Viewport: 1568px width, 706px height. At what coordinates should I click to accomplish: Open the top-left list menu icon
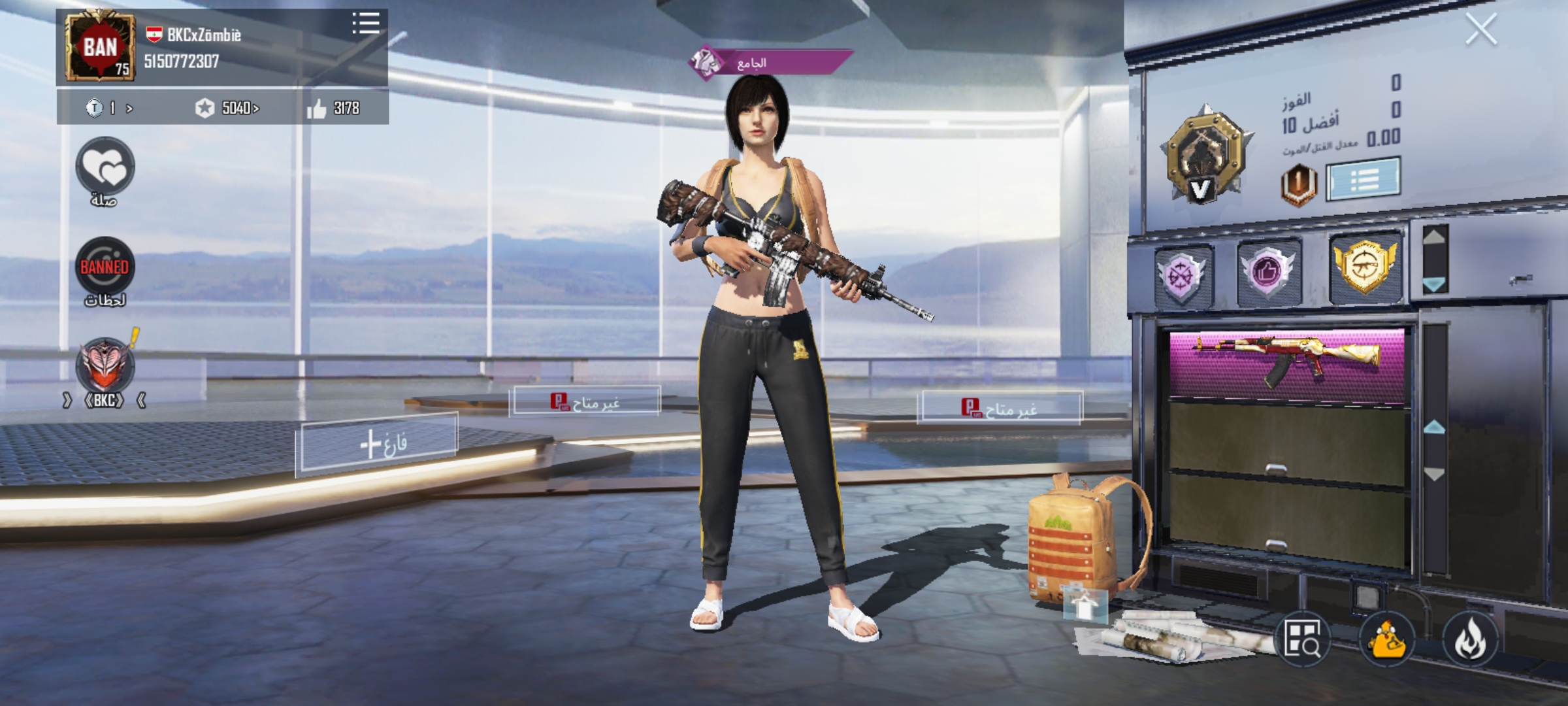(366, 23)
